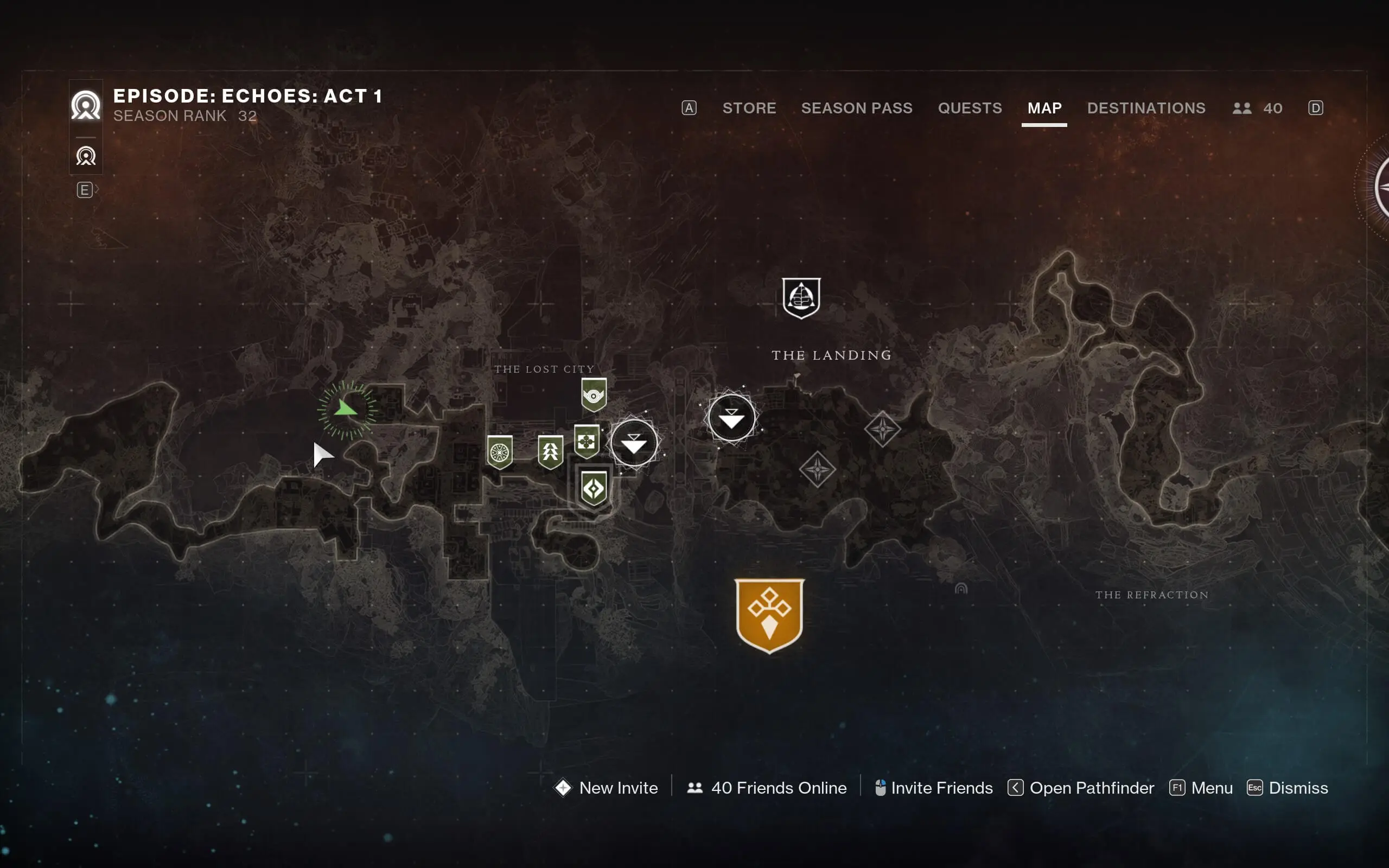Click the fireteam members icon beside the 40 count
Screen dimensions: 1389x868
pos(1243,108)
